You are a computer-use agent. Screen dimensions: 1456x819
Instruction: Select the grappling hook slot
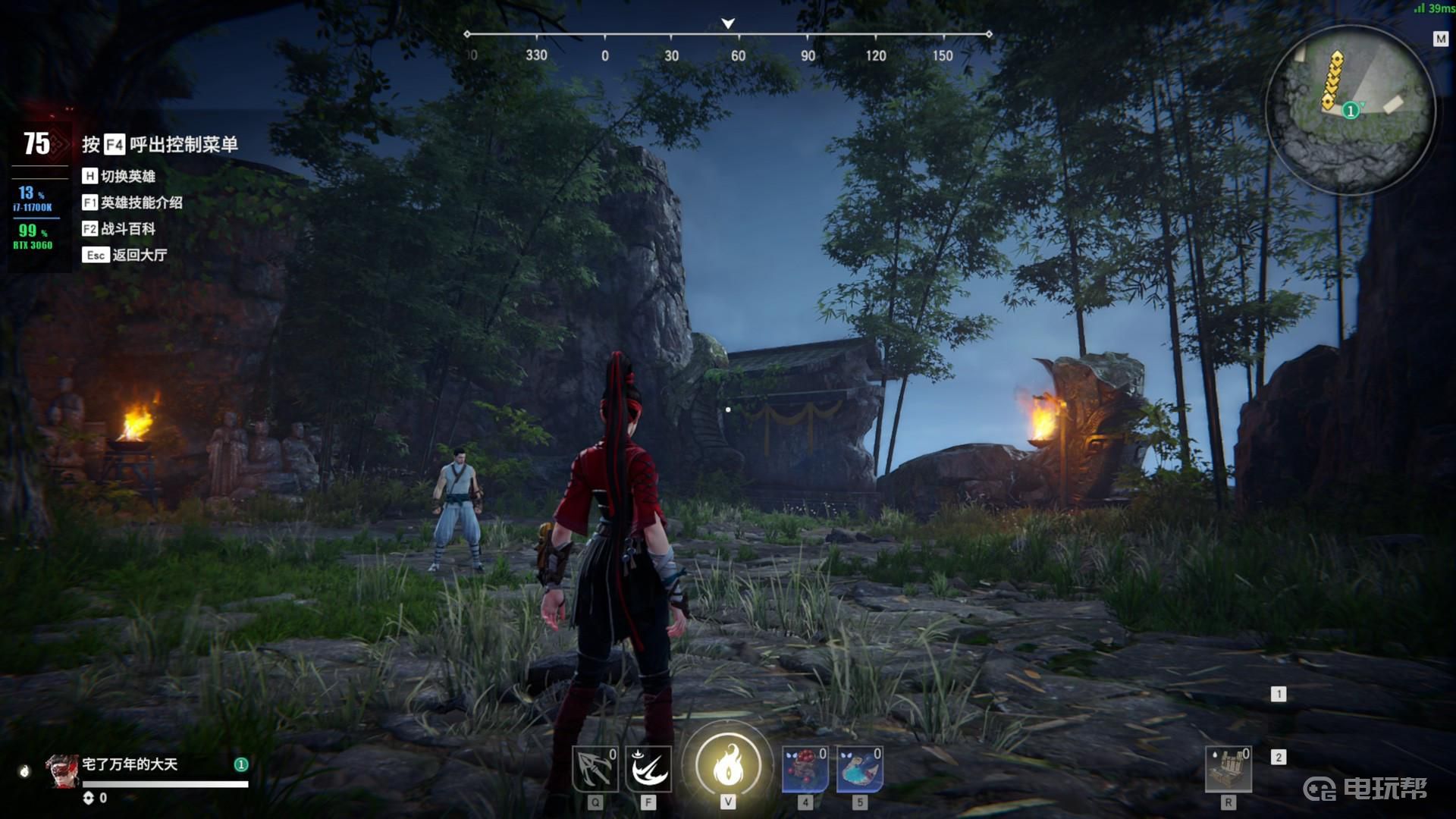[x=595, y=769]
